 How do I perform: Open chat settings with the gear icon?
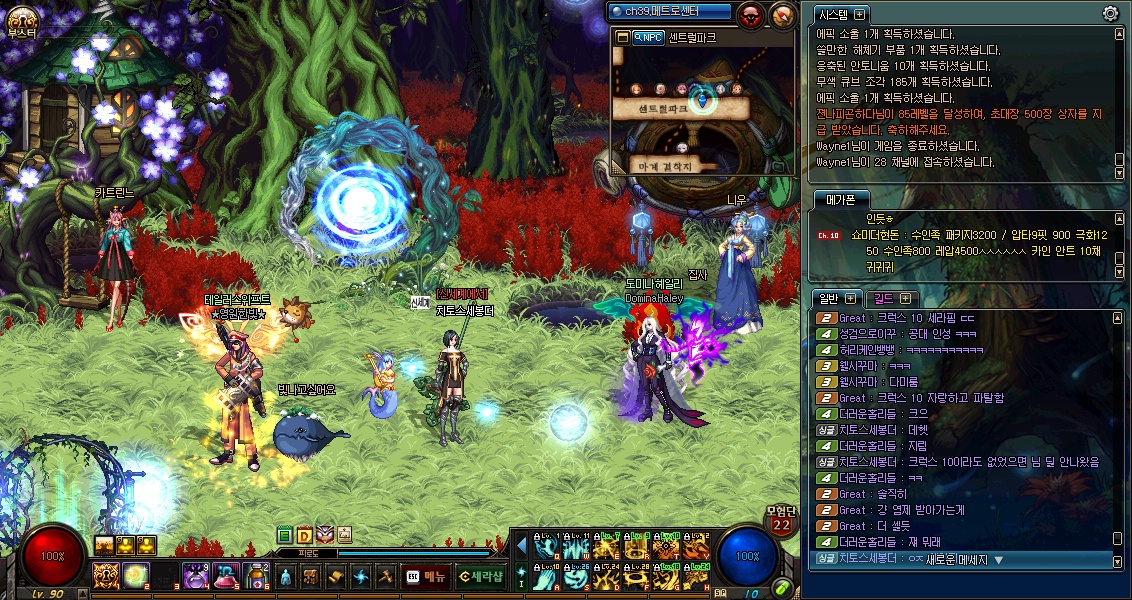point(1110,13)
